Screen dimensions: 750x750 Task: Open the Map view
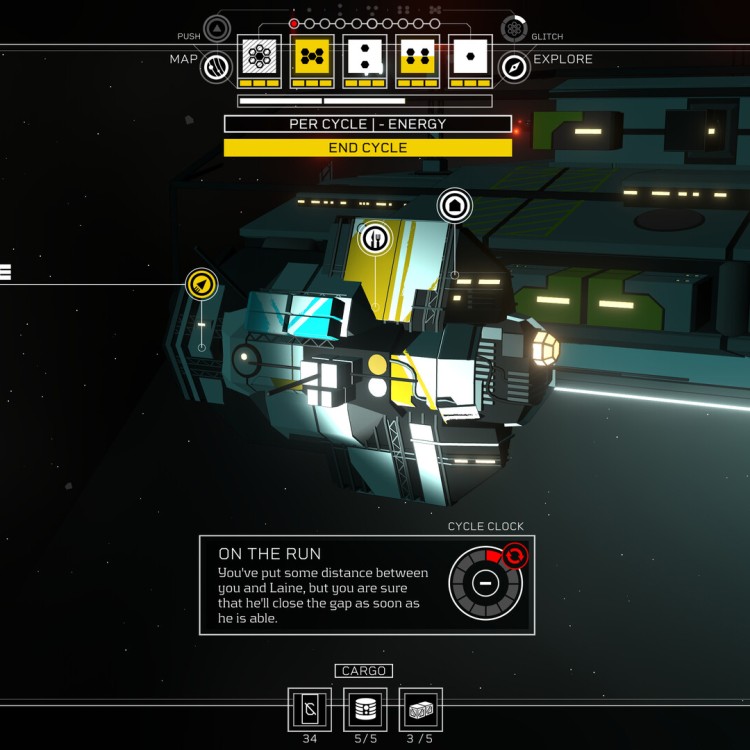(216, 67)
